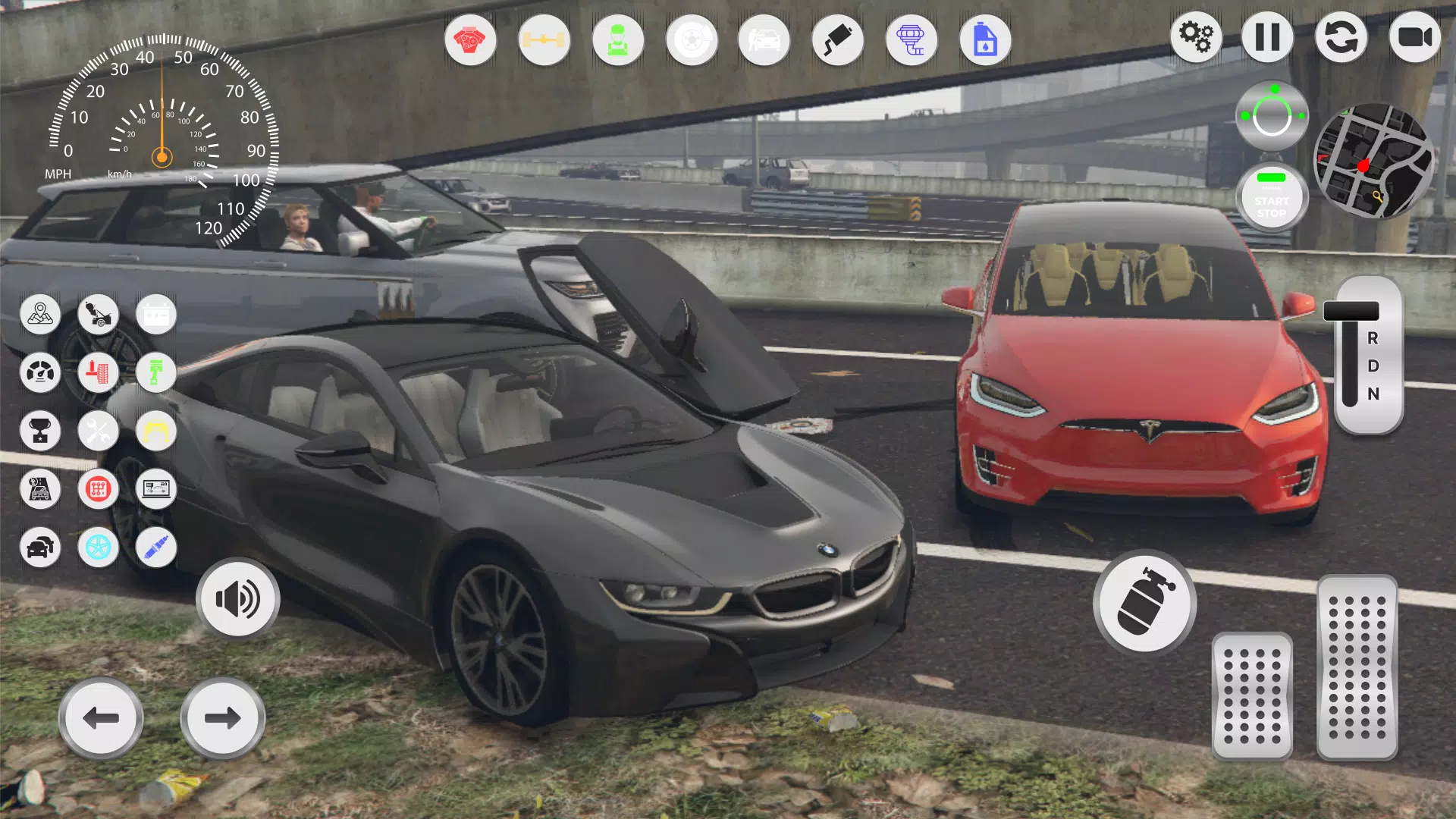1456x819 pixels.
Task: Open the spark plug menu
Action: coord(155,548)
